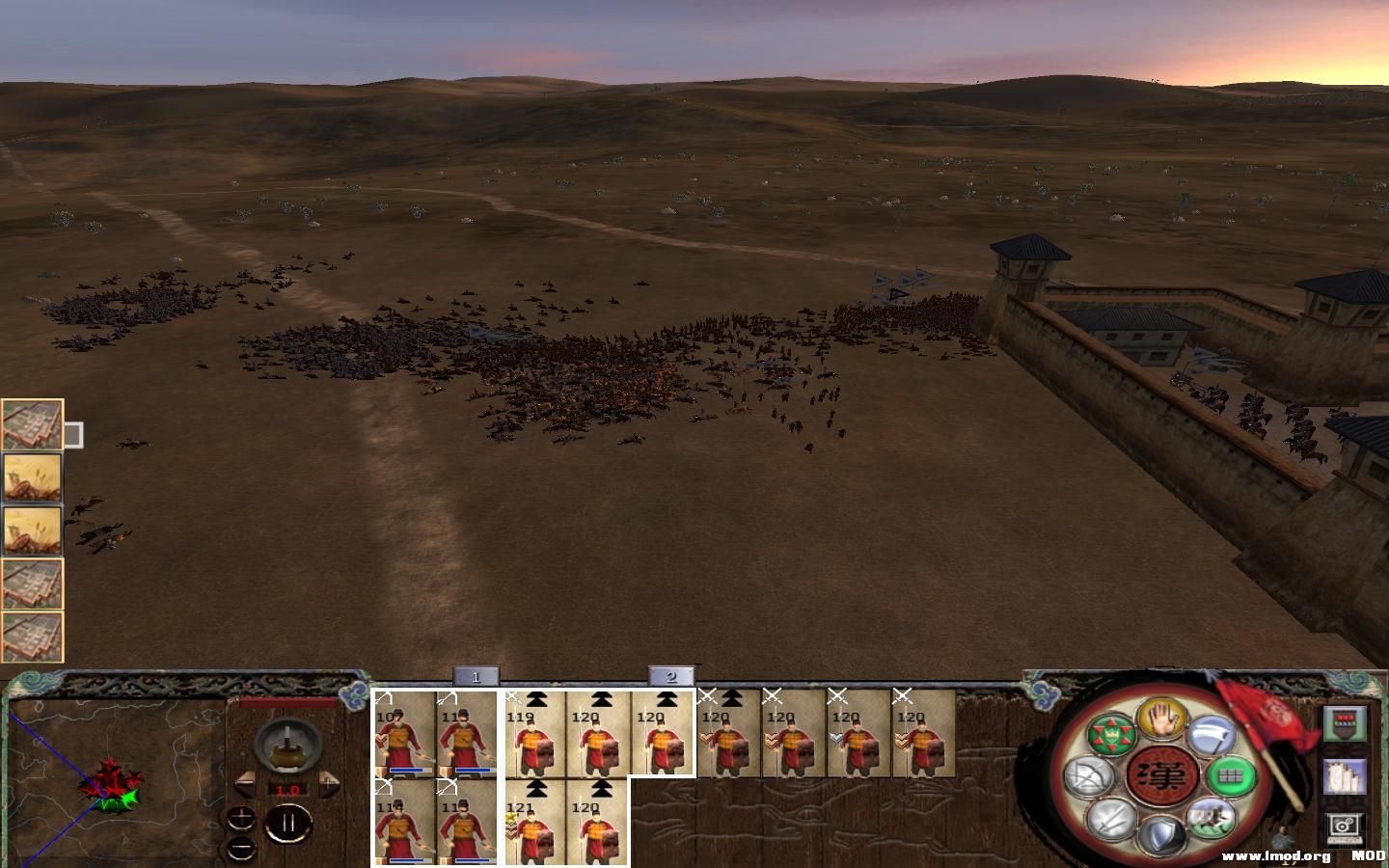Click the hand-shaped halt order icon

tap(1161, 720)
